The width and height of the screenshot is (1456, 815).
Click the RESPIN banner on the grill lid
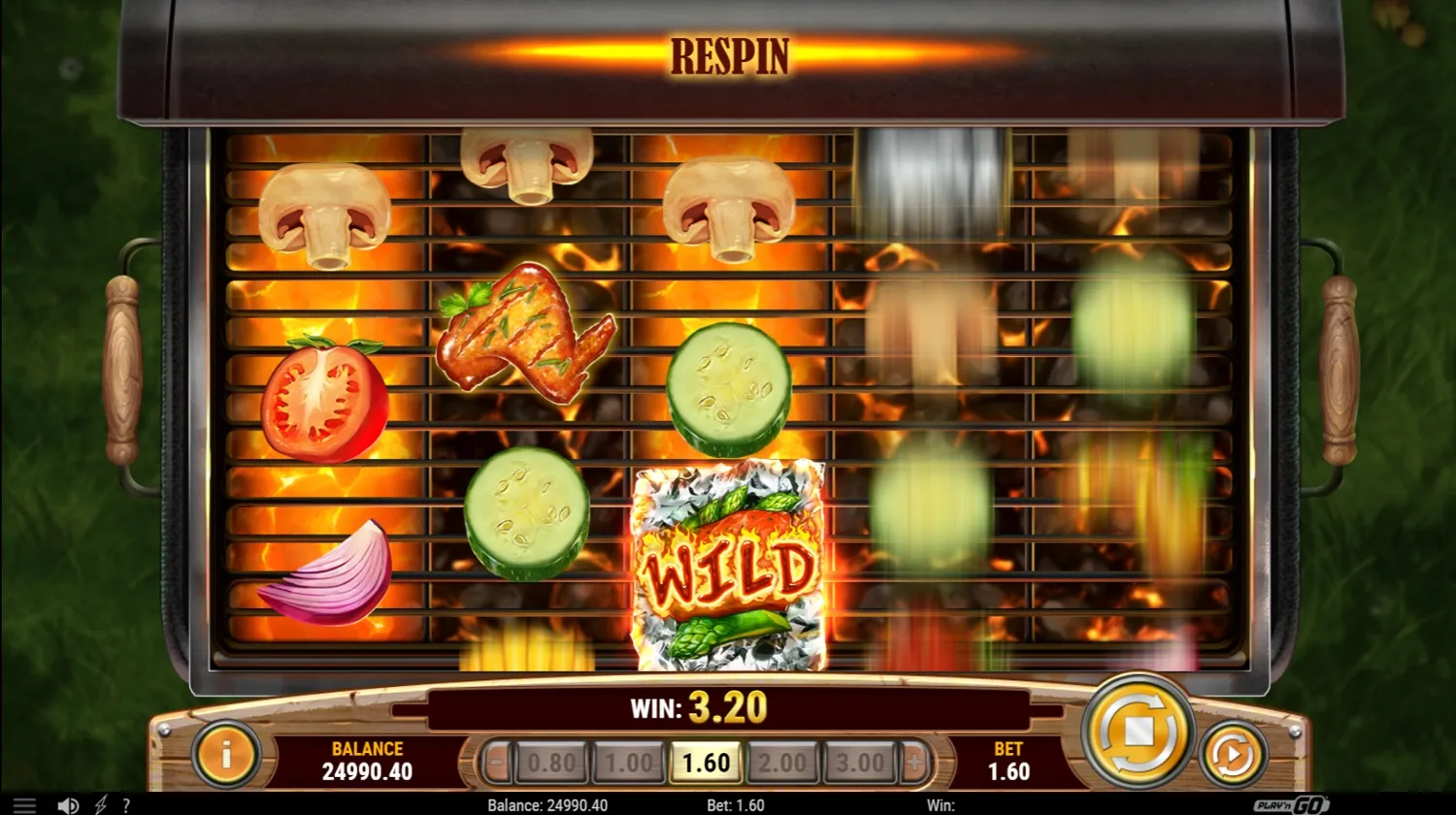[728, 56]
